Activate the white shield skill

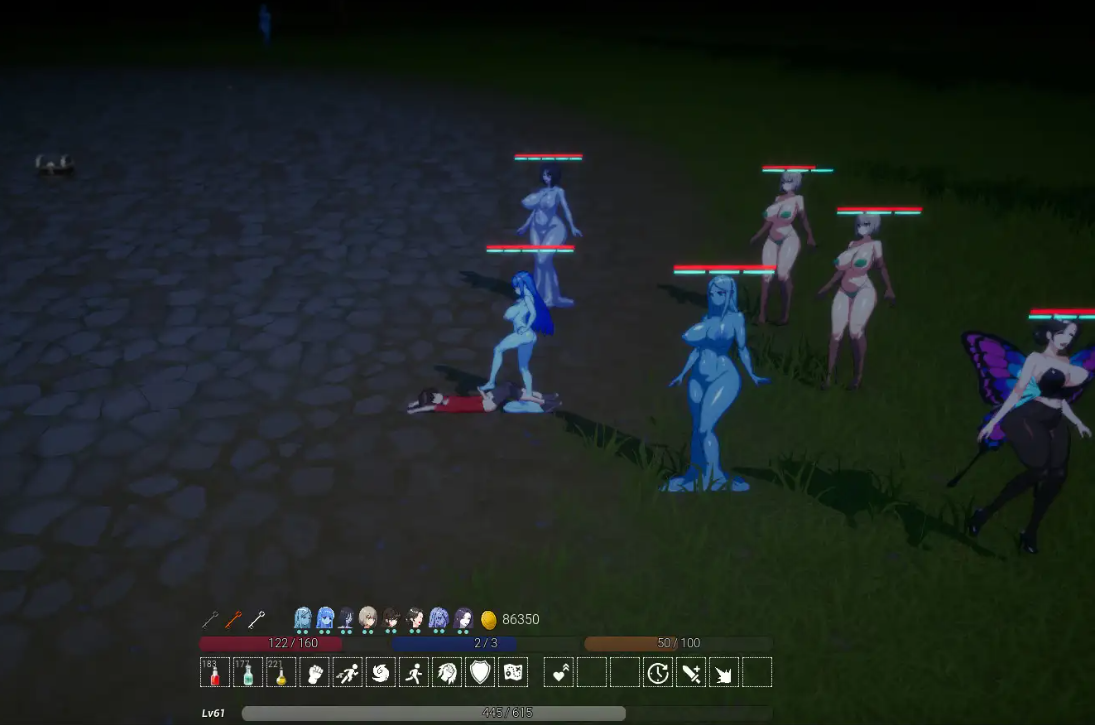point(480,672)
